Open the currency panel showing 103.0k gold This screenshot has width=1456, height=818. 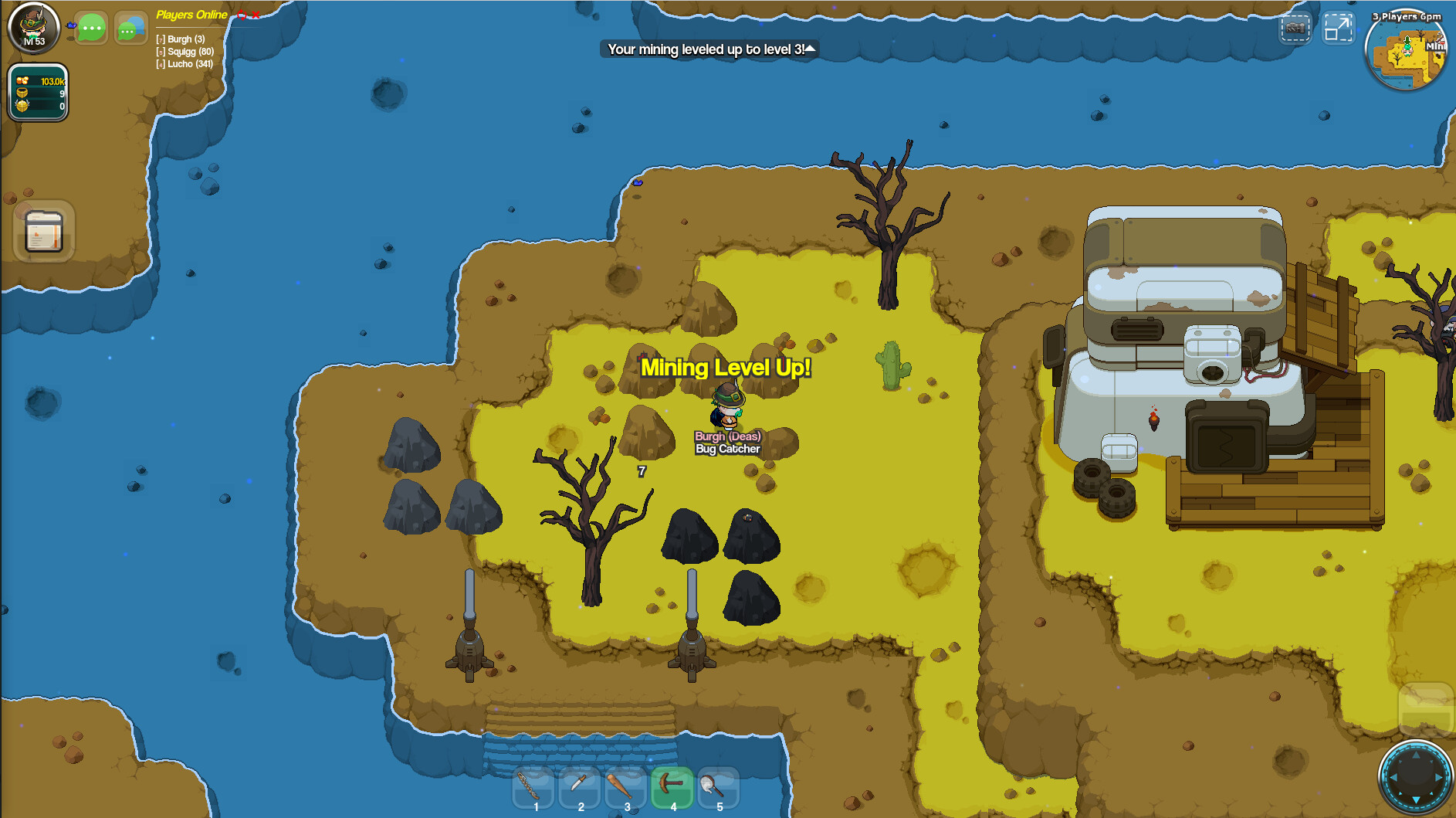(37, 80)
